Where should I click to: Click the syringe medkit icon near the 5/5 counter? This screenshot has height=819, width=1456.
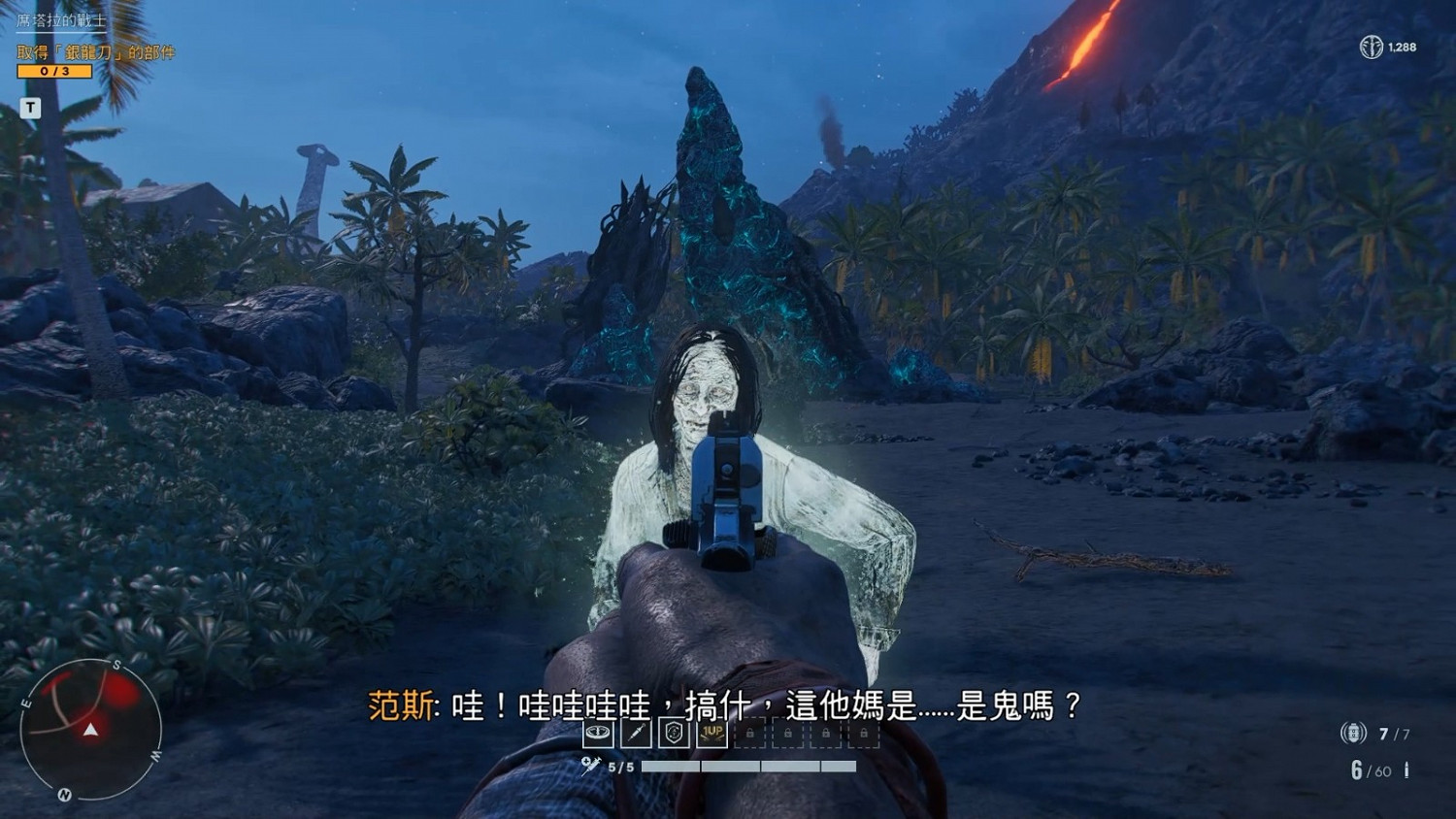(x=588, y=766)
